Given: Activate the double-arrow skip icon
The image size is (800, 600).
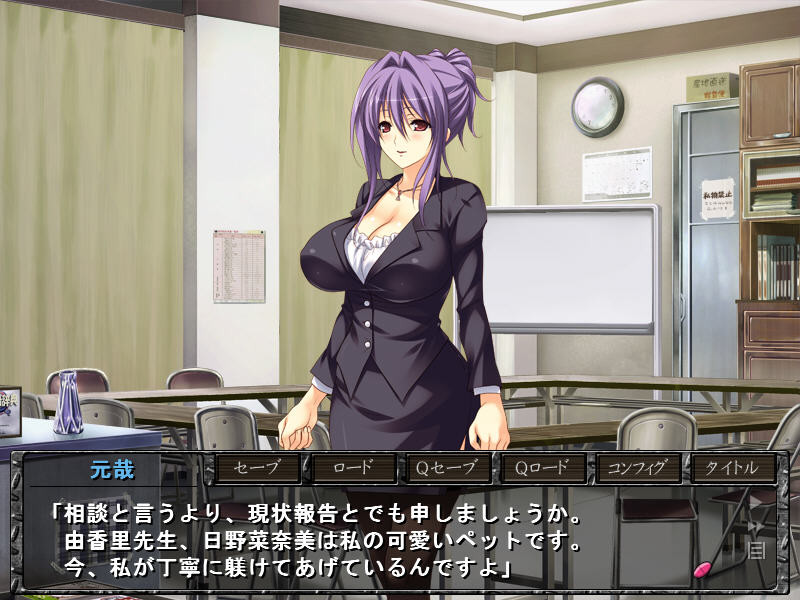Looking at the screenshot, I should [x=756, y=526].
